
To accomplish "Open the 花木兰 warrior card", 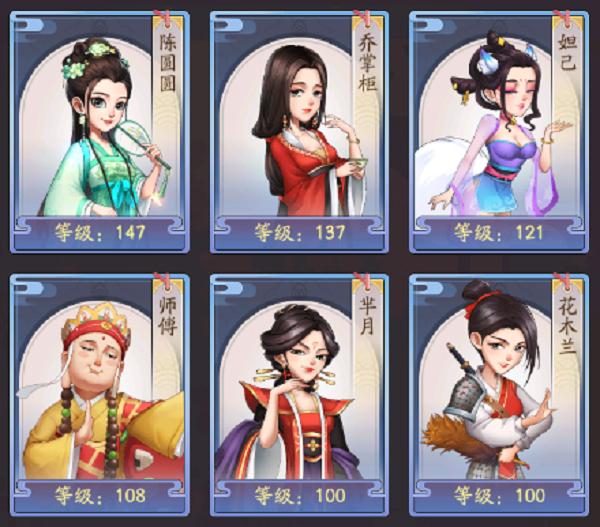I will pyautogui.click(x=499, y=393).
